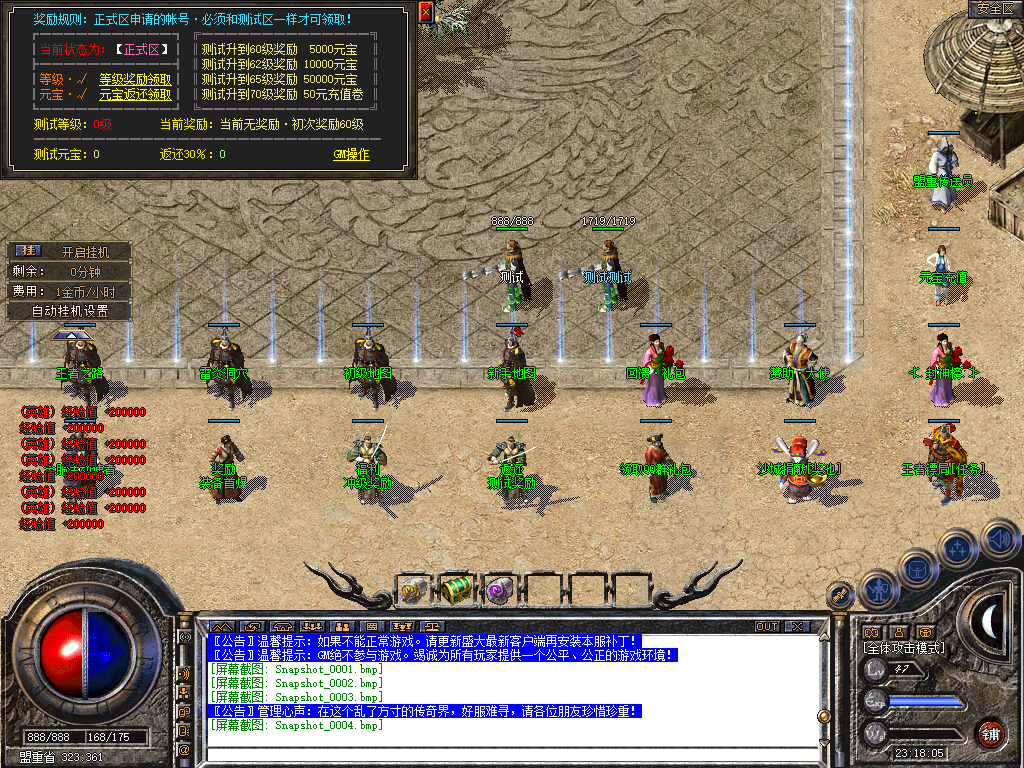
Task: Open the skills sparkle round button
Action: pos(959,548)
